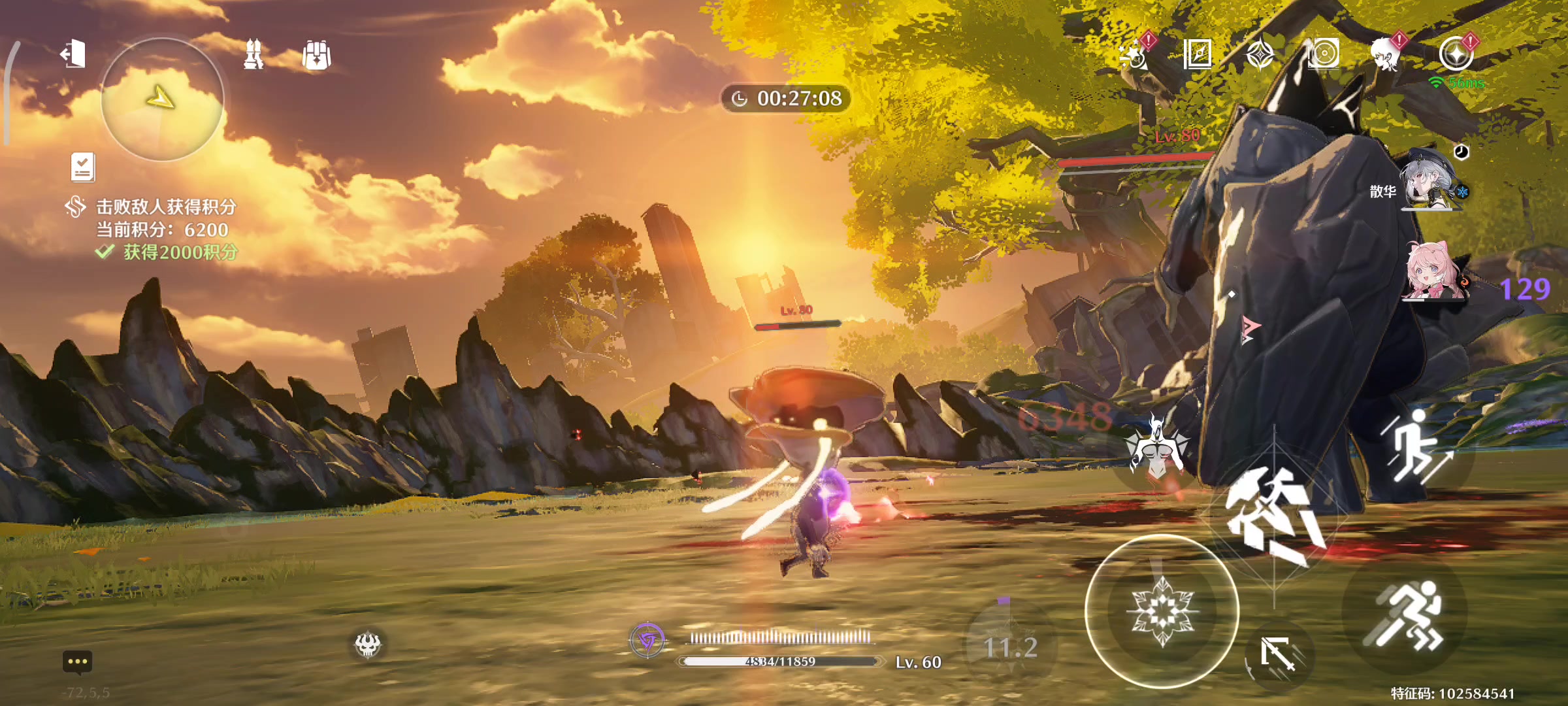Open the backpack inventory icon
The width and height of the screenshot is (1568, 706).
[317, 56]
